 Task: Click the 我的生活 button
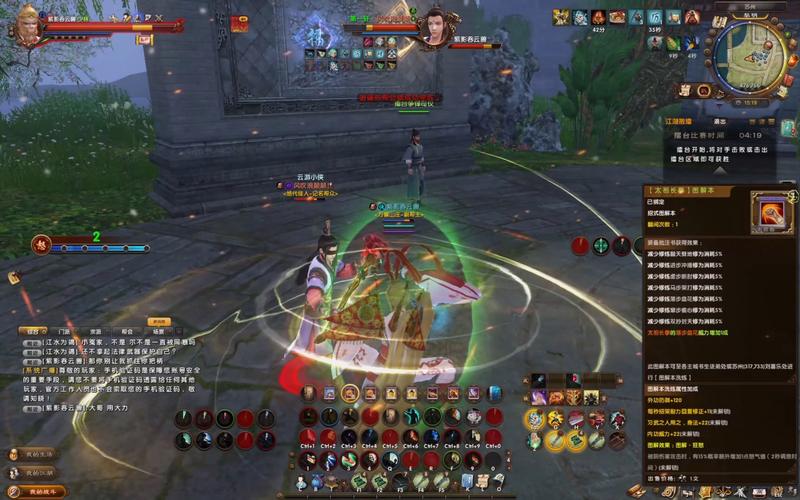point(32,454)
